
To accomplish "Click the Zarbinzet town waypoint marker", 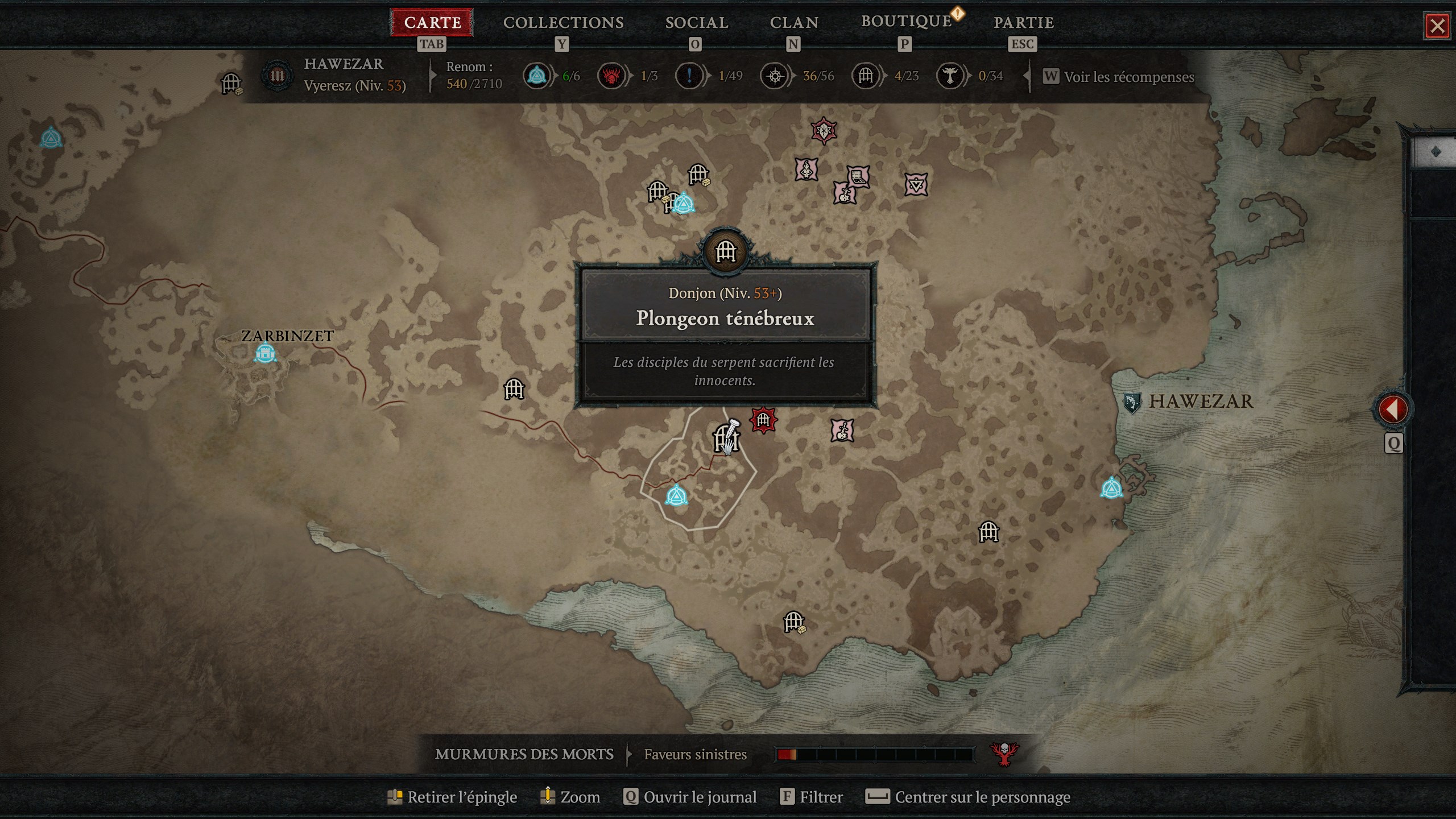I will (265, 353).
